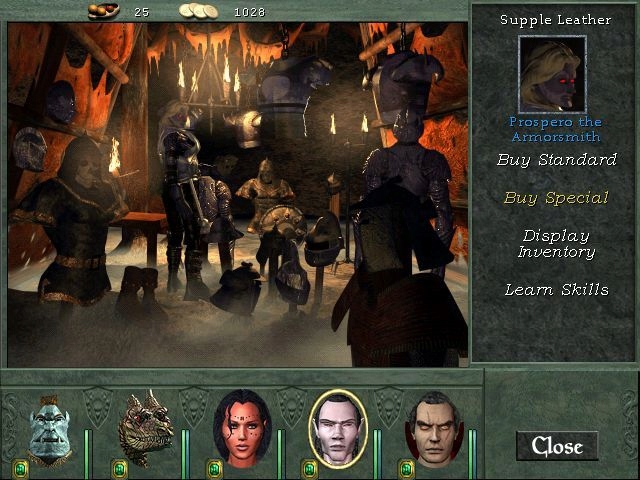Image resolution: width=640 pixels, height=480 pixels.
Task: Select the grey troll party member portrait
Action: click(48, 429)
